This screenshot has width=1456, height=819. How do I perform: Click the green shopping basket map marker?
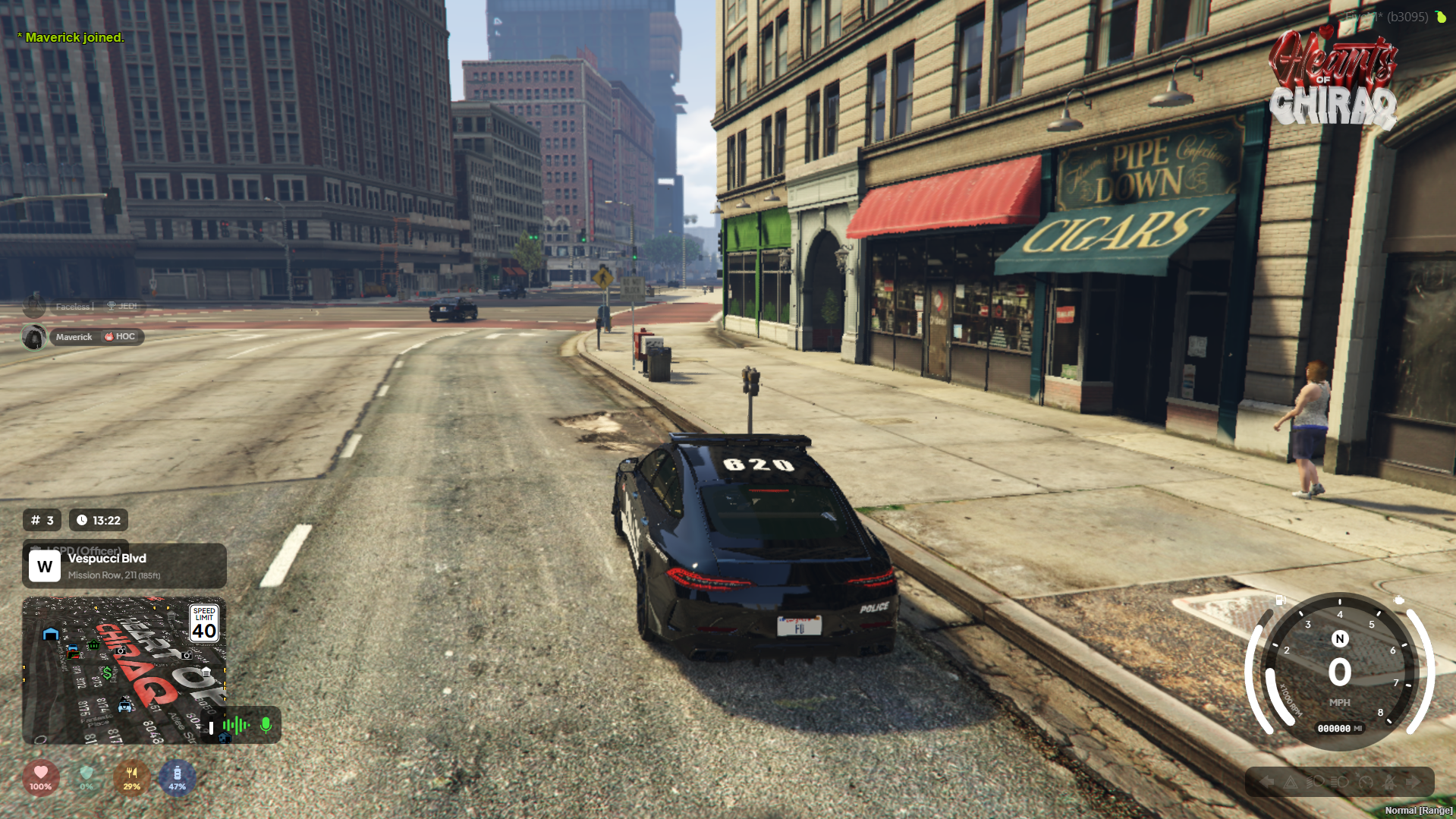(x=94, y=644)
